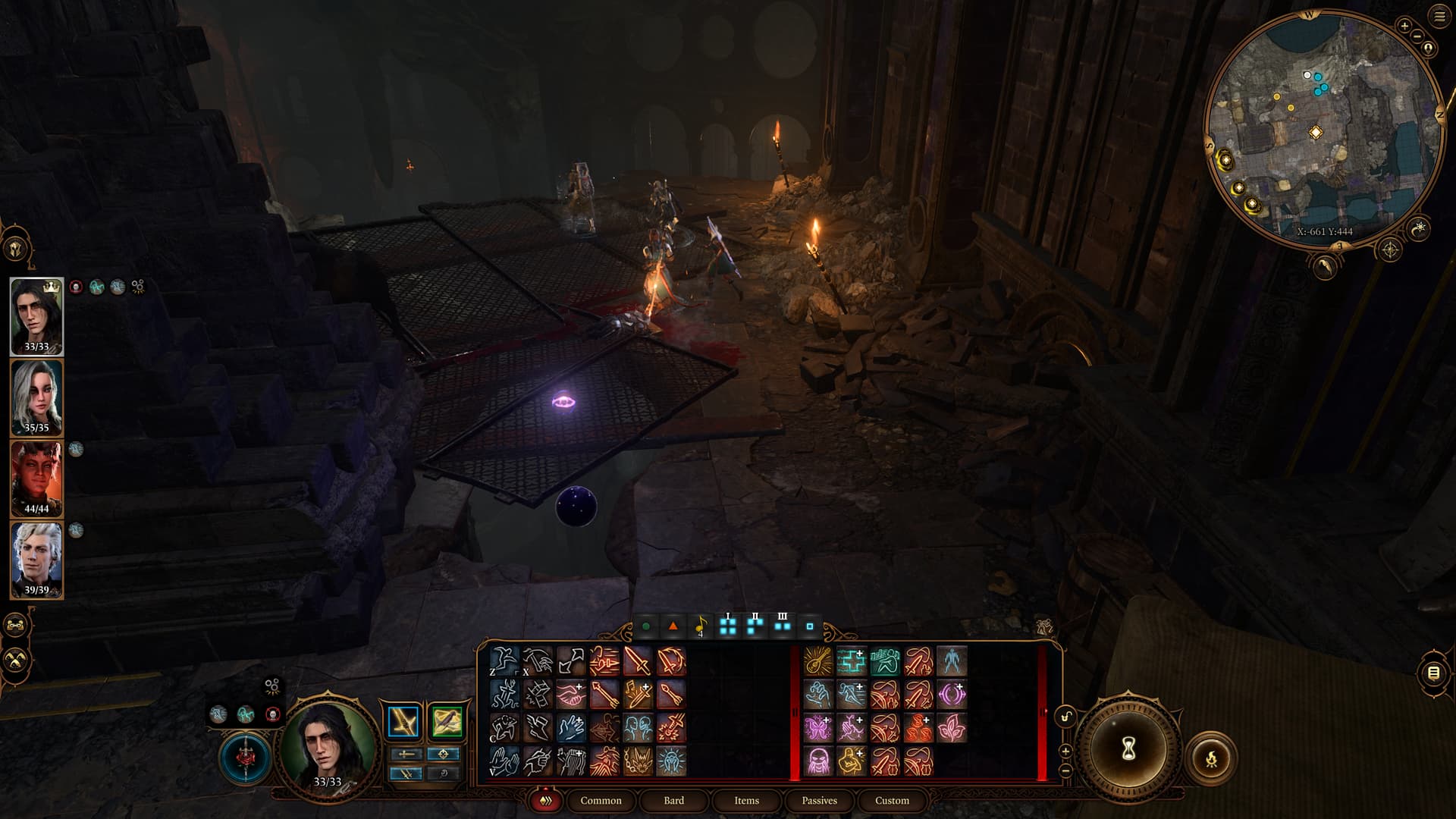Screen dimensions: 1456x819
Task: Use the golden lute bardic ability
Action: 818,661
